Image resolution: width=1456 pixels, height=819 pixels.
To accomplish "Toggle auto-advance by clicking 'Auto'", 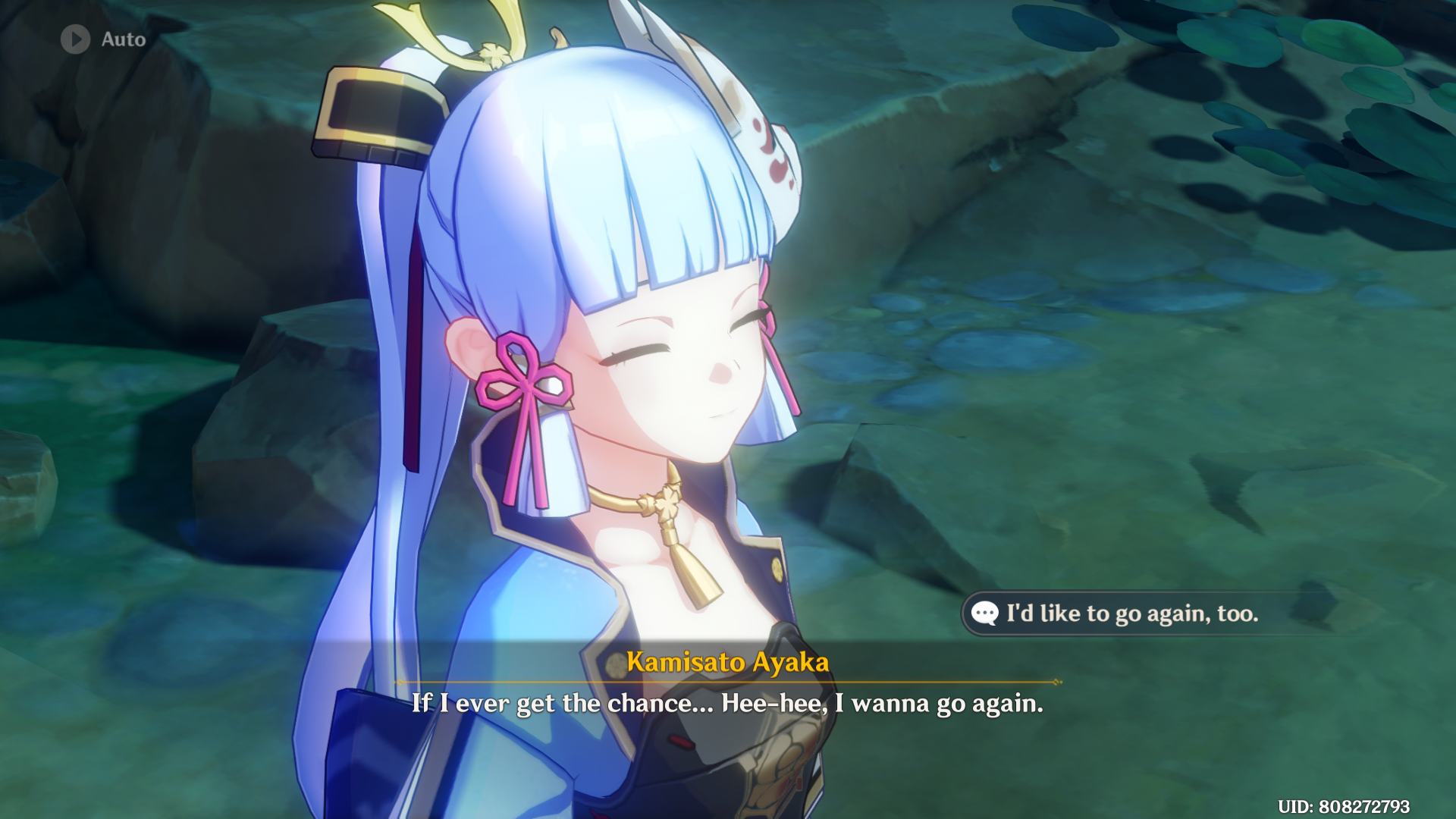I will pos(124,40).
